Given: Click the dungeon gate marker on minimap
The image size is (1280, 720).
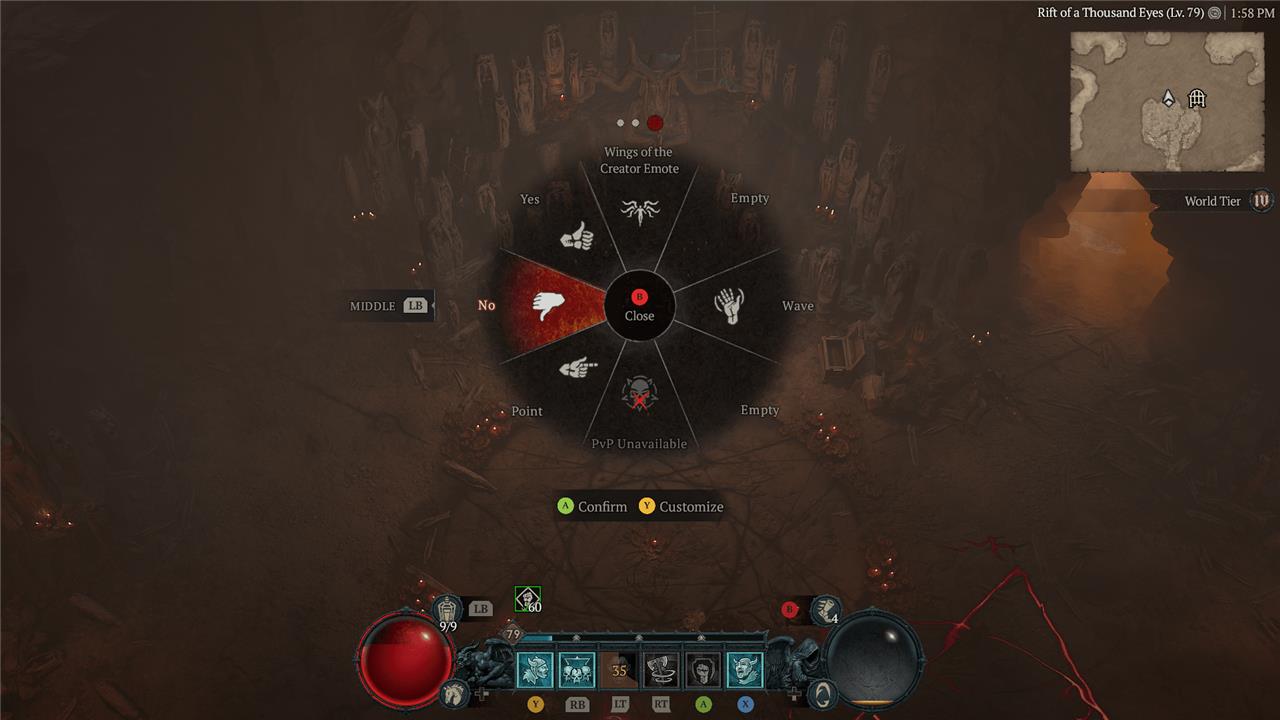Looking at the screenshot, I should pos(1197,98).
